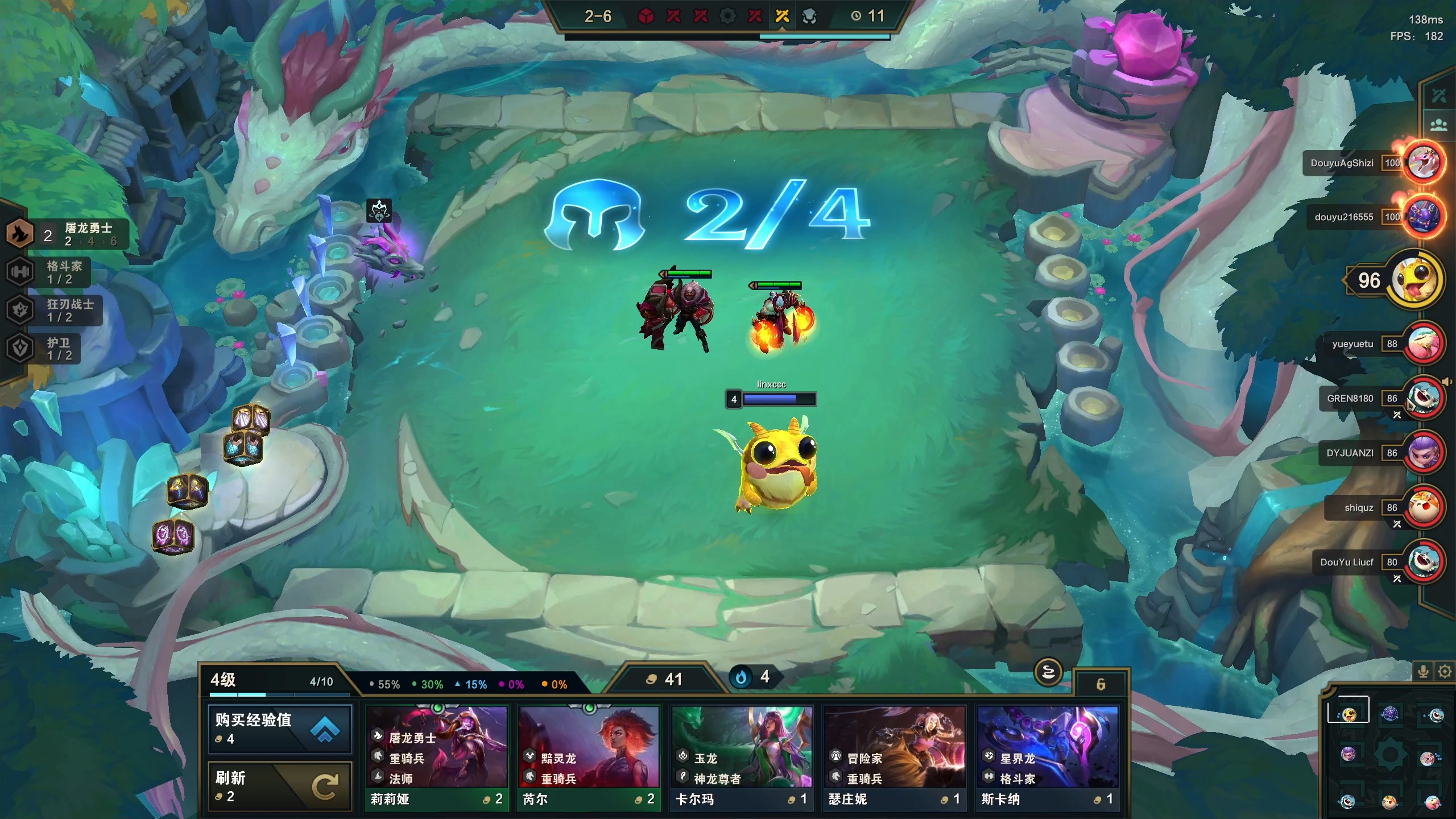
Task: Show the 狂刃战士 trait details
Action: (x=54, y=310)
